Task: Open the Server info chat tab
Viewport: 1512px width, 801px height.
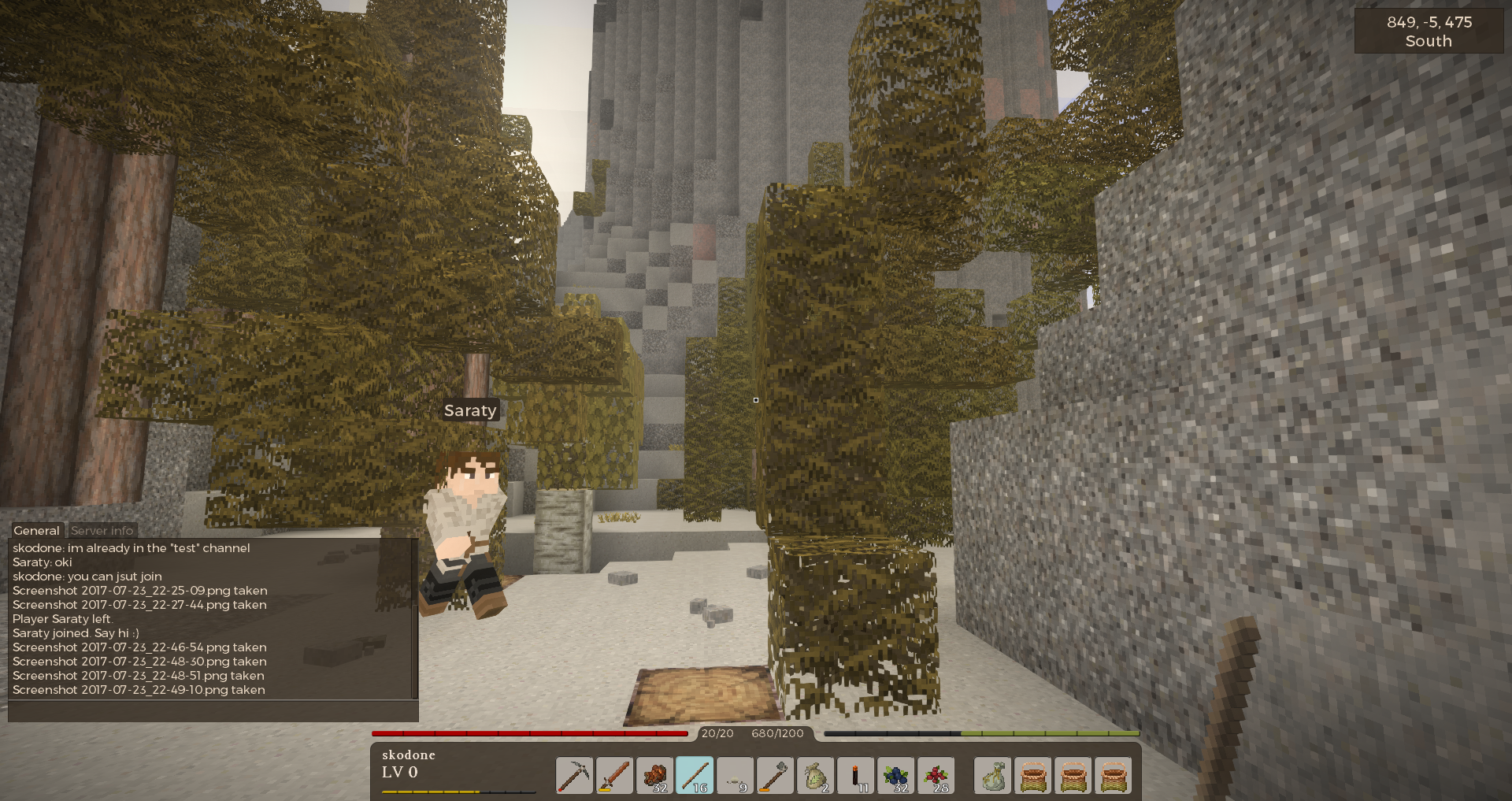Action: click(102, 530)
